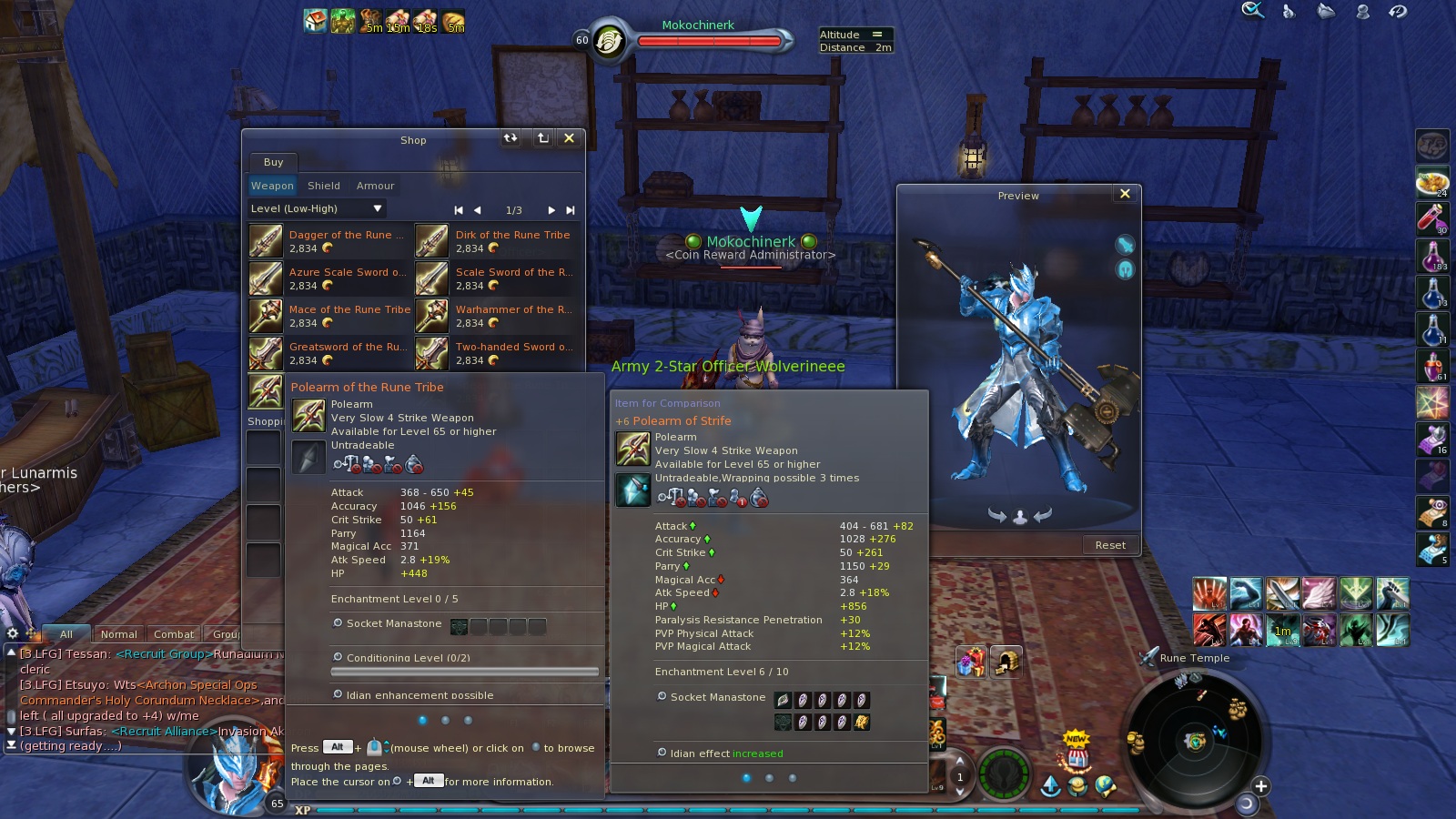
Task: Open the Armour shop category
Action: click(x=376, y=186)
